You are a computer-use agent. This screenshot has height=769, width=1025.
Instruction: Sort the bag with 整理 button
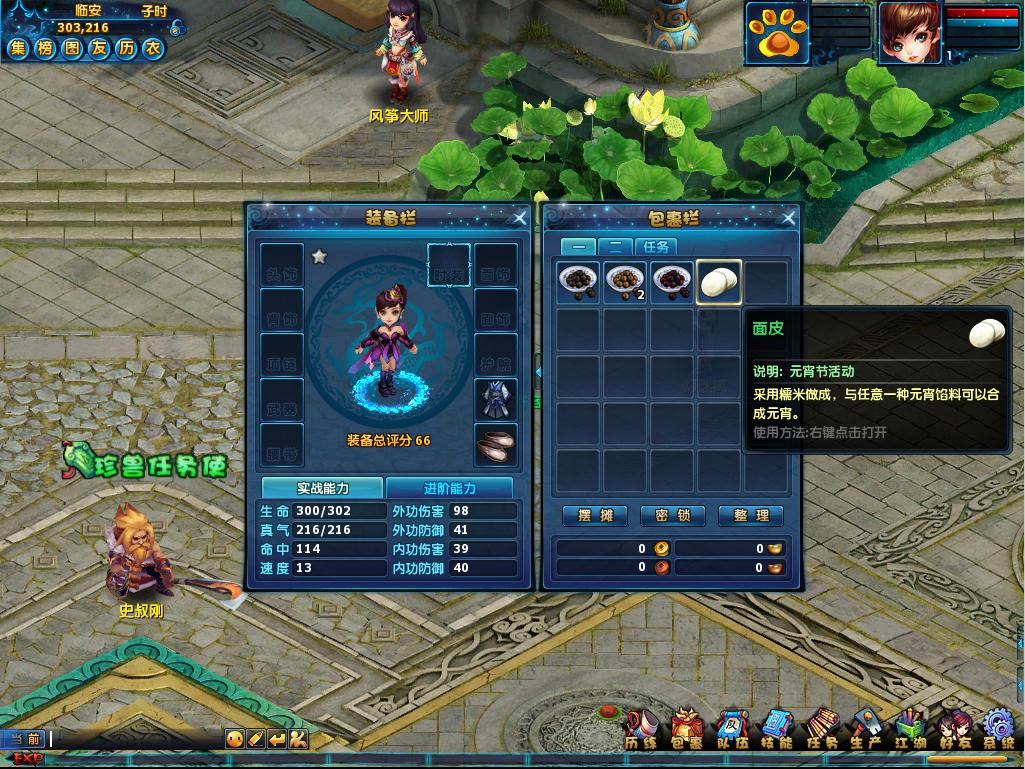pyautogui.click(x=751, y=515)
